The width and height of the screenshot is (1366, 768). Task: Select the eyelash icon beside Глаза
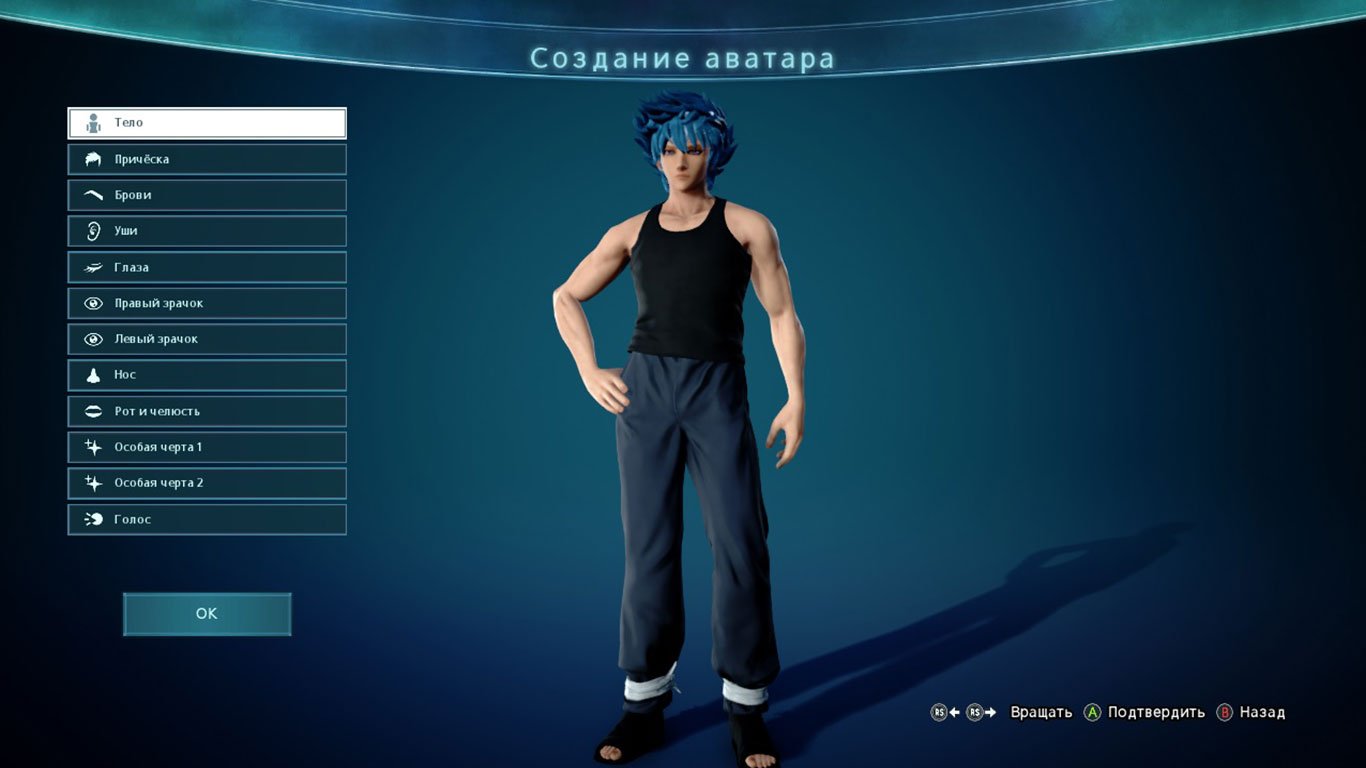[x=93, y=267]
